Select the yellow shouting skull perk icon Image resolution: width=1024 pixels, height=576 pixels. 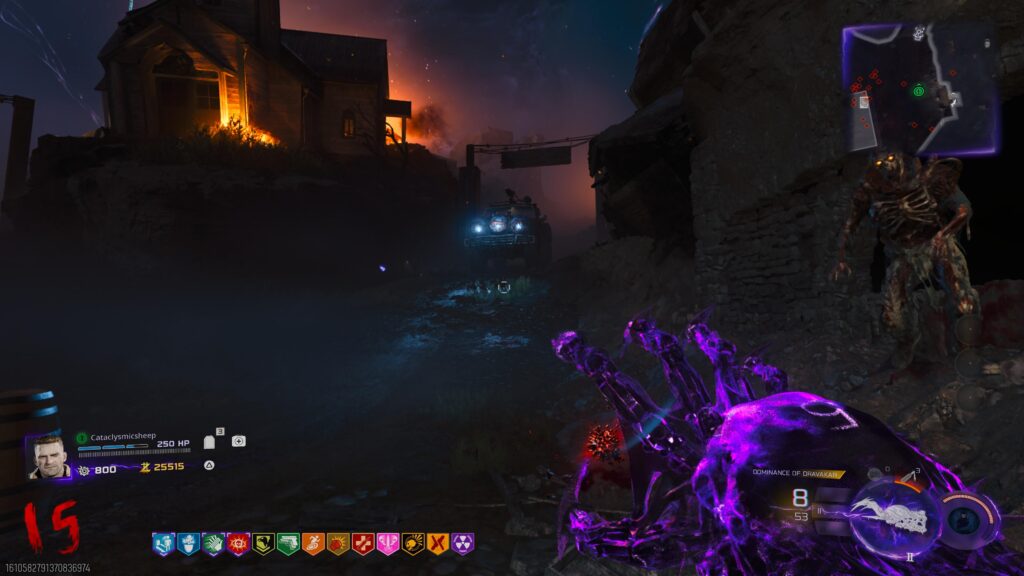pyautogui.click(x=413, y=544)
